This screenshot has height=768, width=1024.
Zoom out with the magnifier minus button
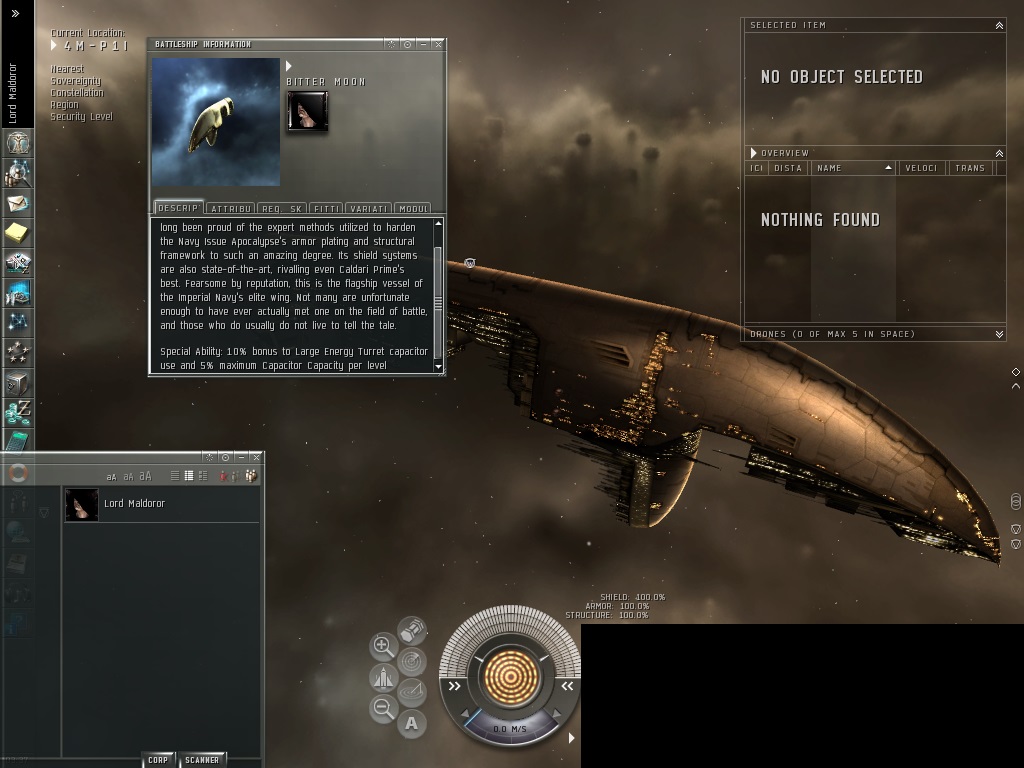point(383,709)
